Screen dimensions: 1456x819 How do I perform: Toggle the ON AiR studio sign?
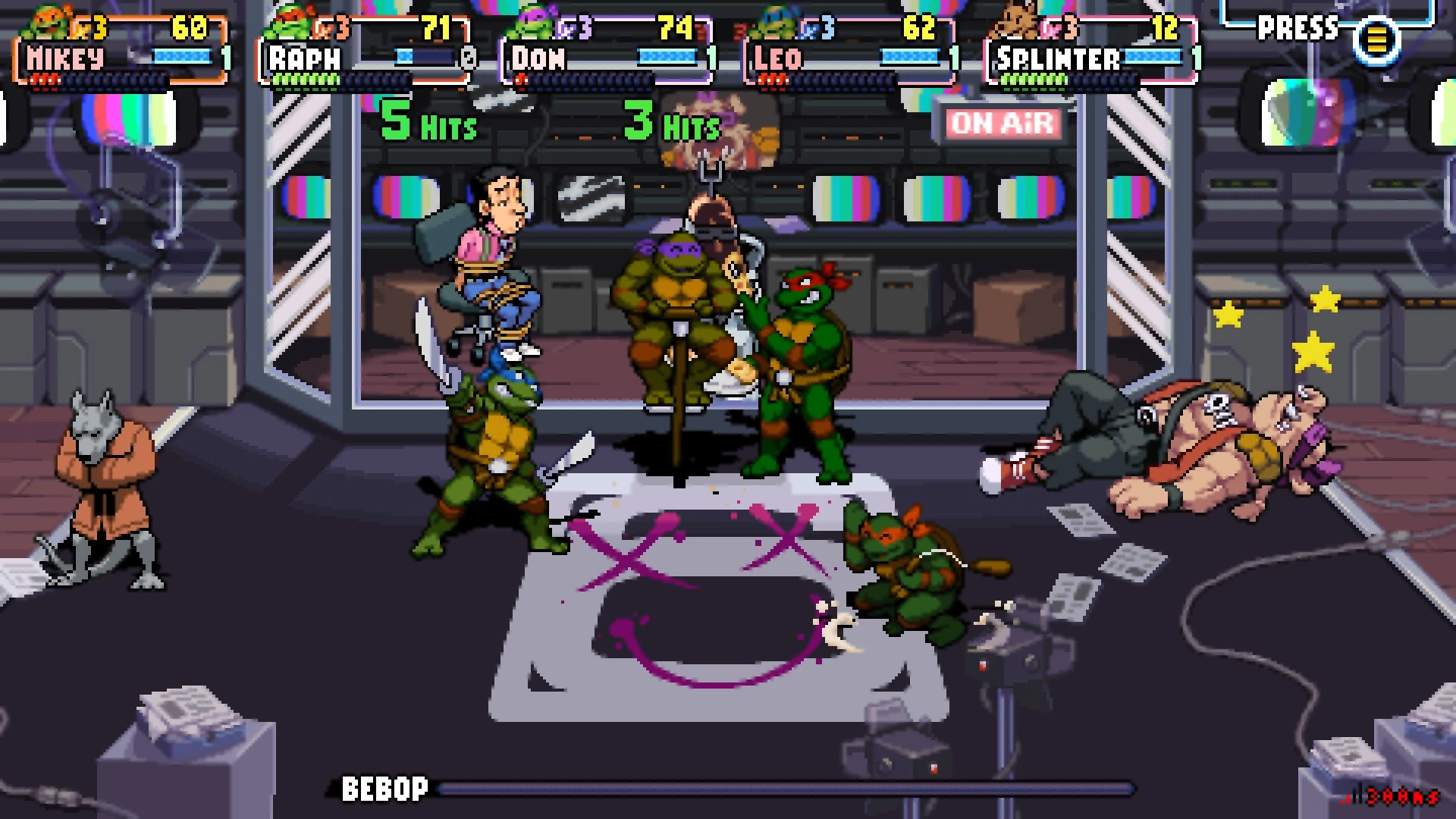[x=1001, y=124]
